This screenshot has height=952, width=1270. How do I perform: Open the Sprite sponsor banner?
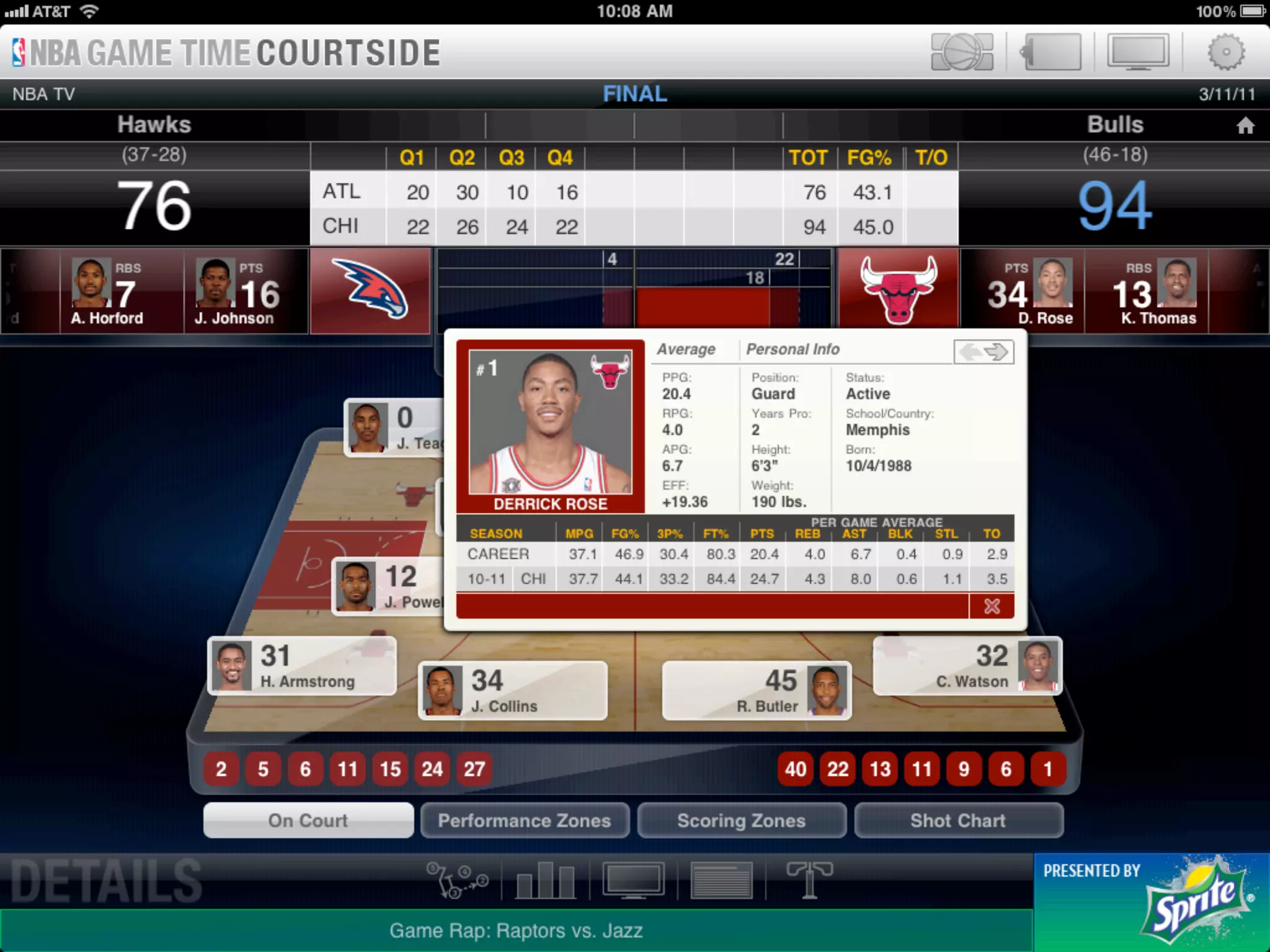1151,902
